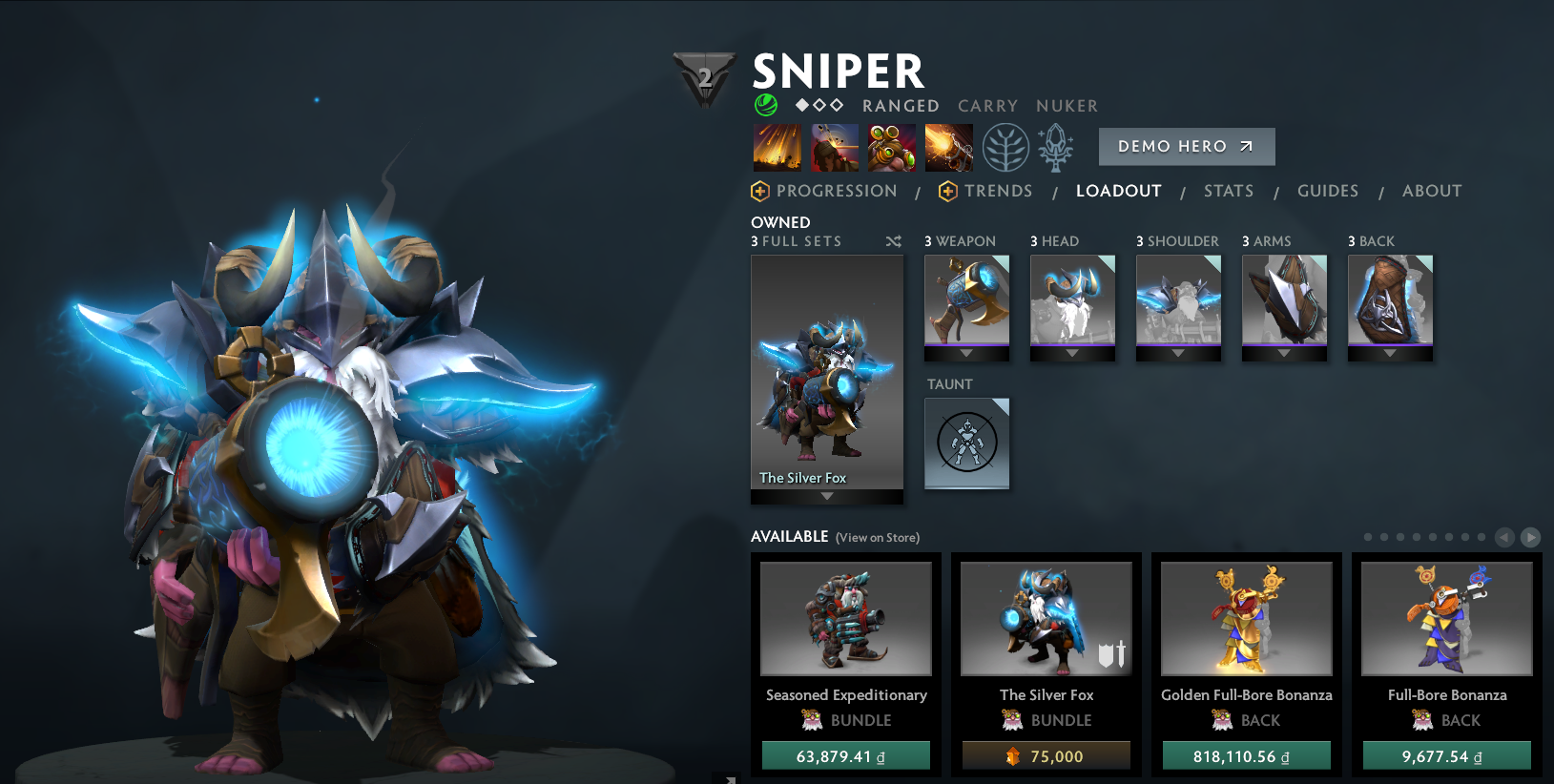The width and height of the screenshot is (1554, 784).
Task: Select the Assassinate ability icon
Action: coord(949,146)
